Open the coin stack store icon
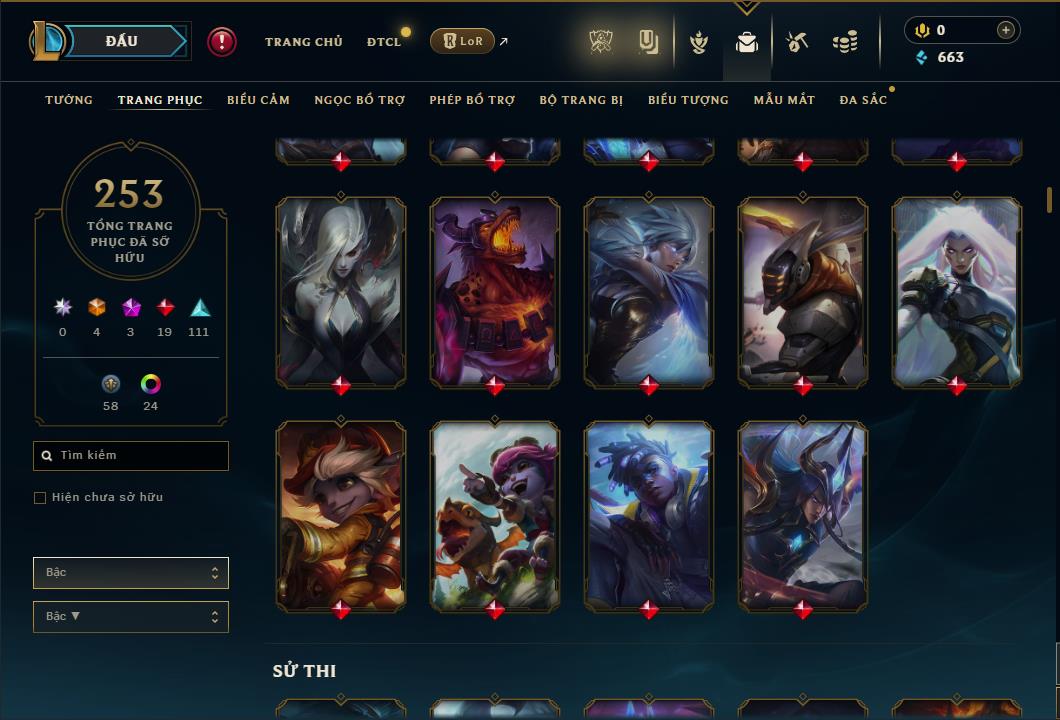This screenshot has height=720, width=1060. (x=845, y=42)
